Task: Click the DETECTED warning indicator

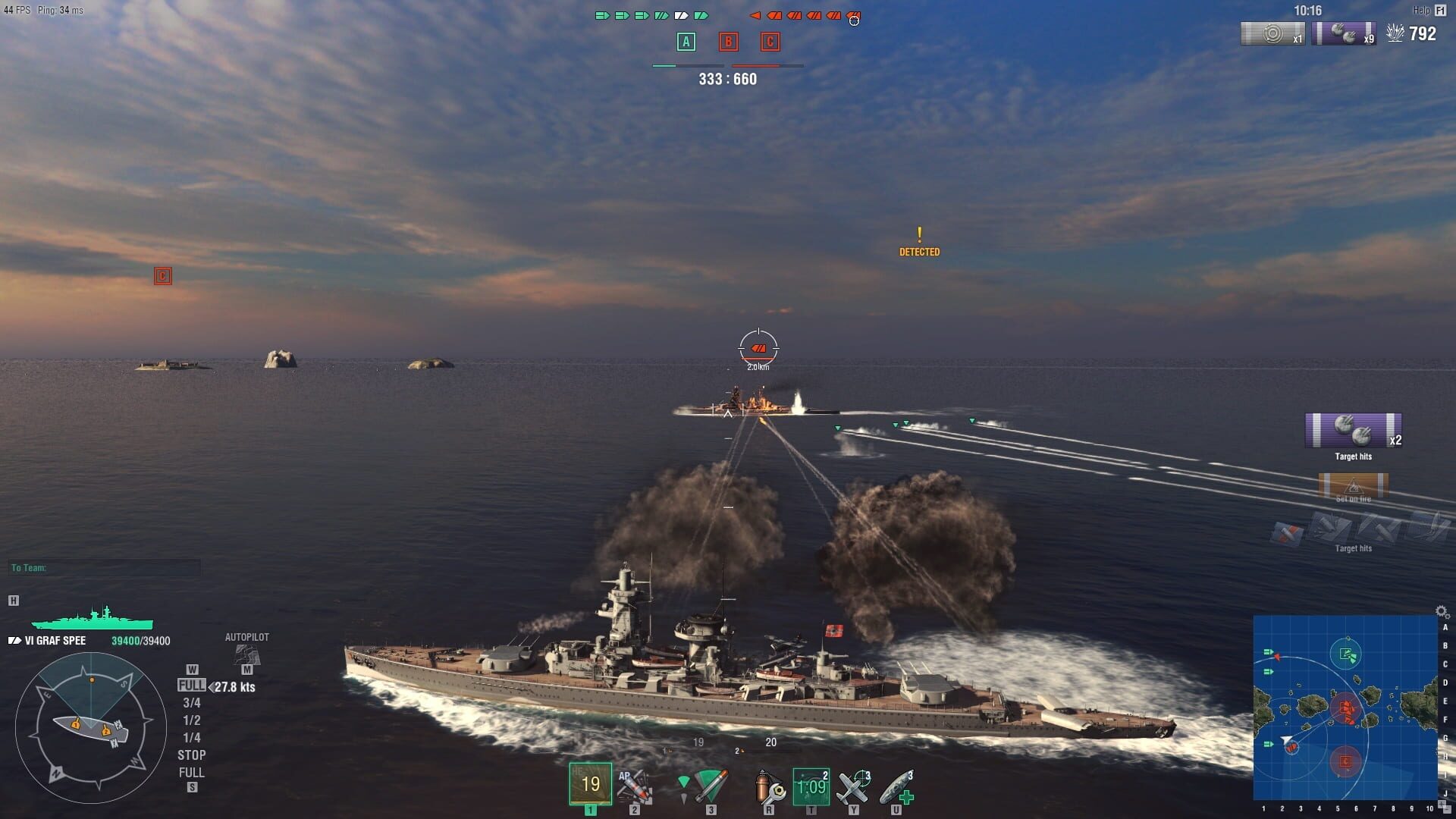Action: pyautogui.click(x=920, y=243)
